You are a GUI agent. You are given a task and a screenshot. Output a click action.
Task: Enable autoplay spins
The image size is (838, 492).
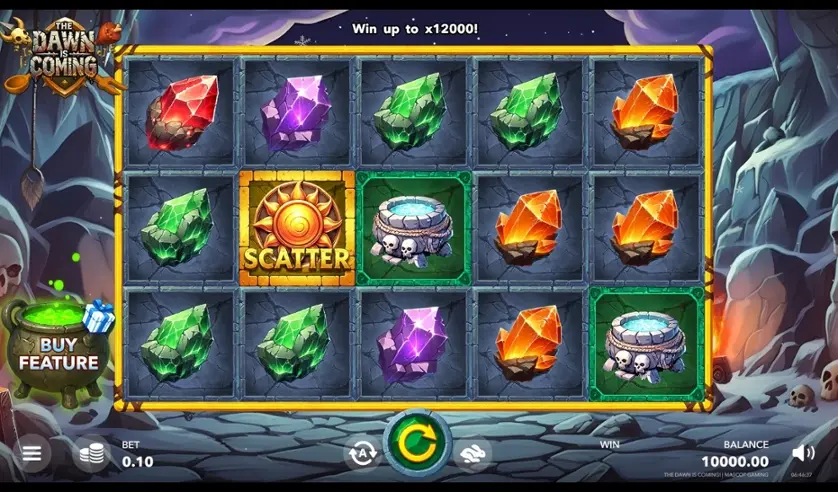[x=361, y=453]
